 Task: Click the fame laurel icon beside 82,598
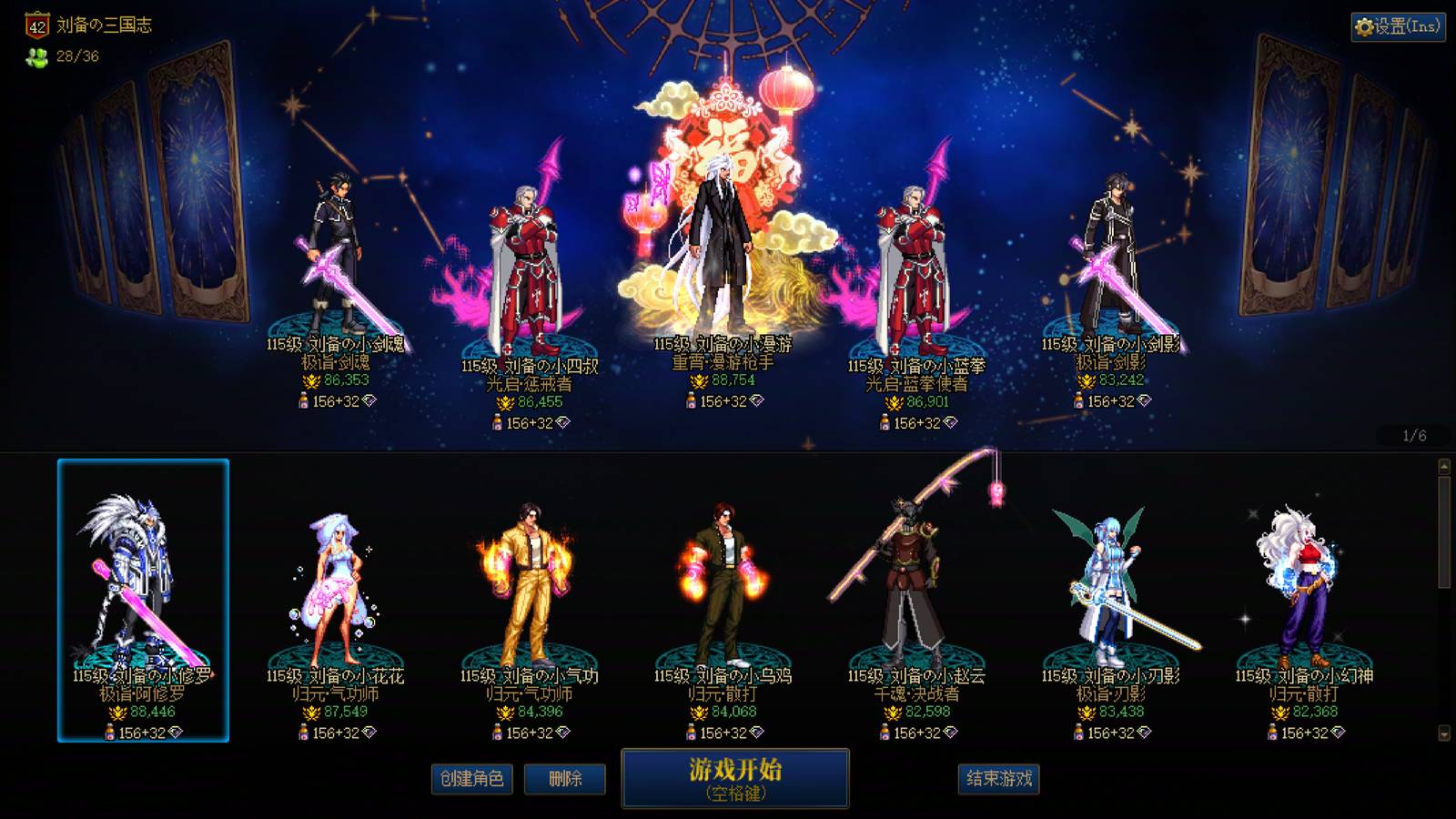(x=892, y=712)
